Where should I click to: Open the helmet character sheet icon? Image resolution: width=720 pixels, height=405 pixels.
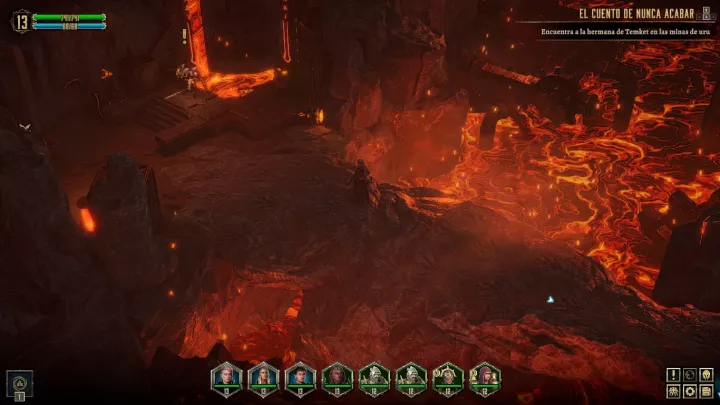(x=706, y=374)
